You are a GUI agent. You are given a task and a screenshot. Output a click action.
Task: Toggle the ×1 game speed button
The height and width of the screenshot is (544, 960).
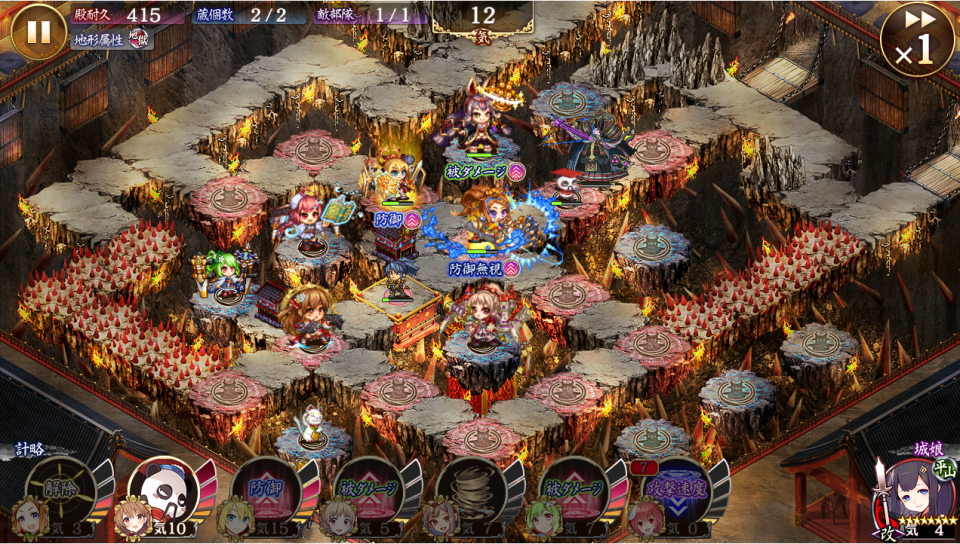point(916,38)
